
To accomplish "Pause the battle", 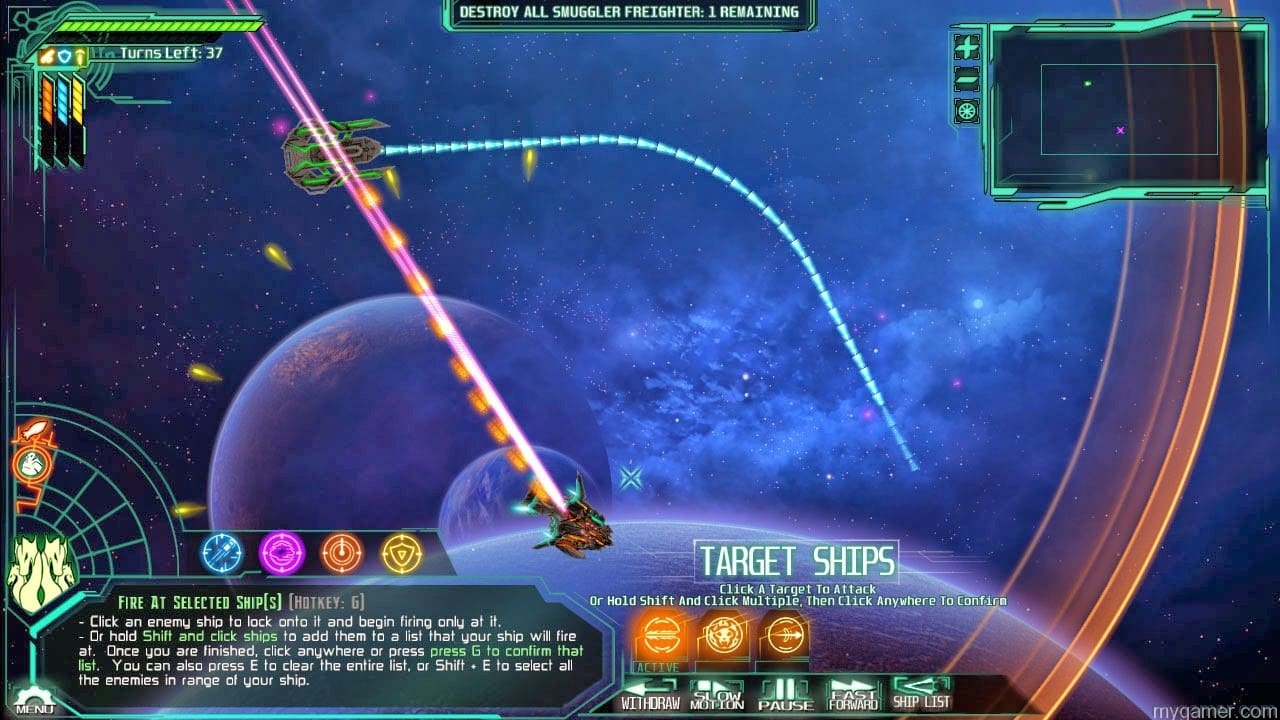I will 785,694.
